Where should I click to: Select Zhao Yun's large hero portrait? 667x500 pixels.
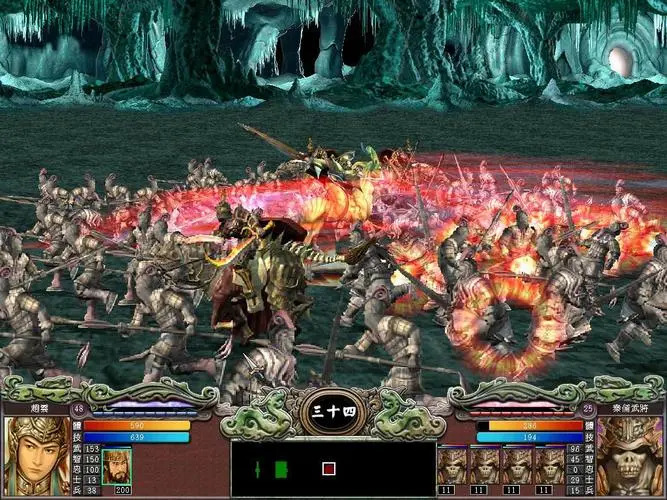pos(36,457)
